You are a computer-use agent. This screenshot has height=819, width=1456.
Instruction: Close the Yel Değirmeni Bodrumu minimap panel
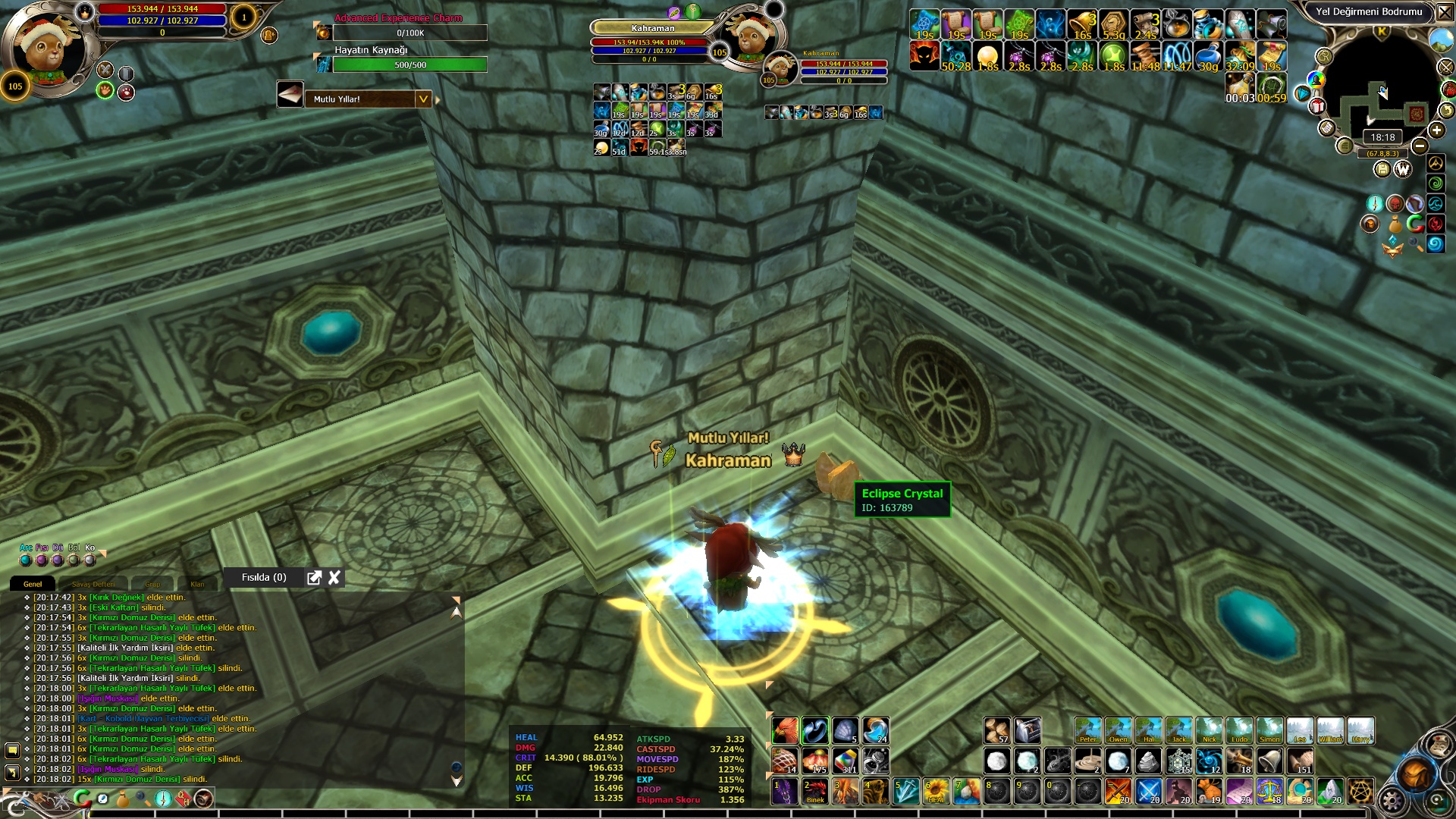1445,12
